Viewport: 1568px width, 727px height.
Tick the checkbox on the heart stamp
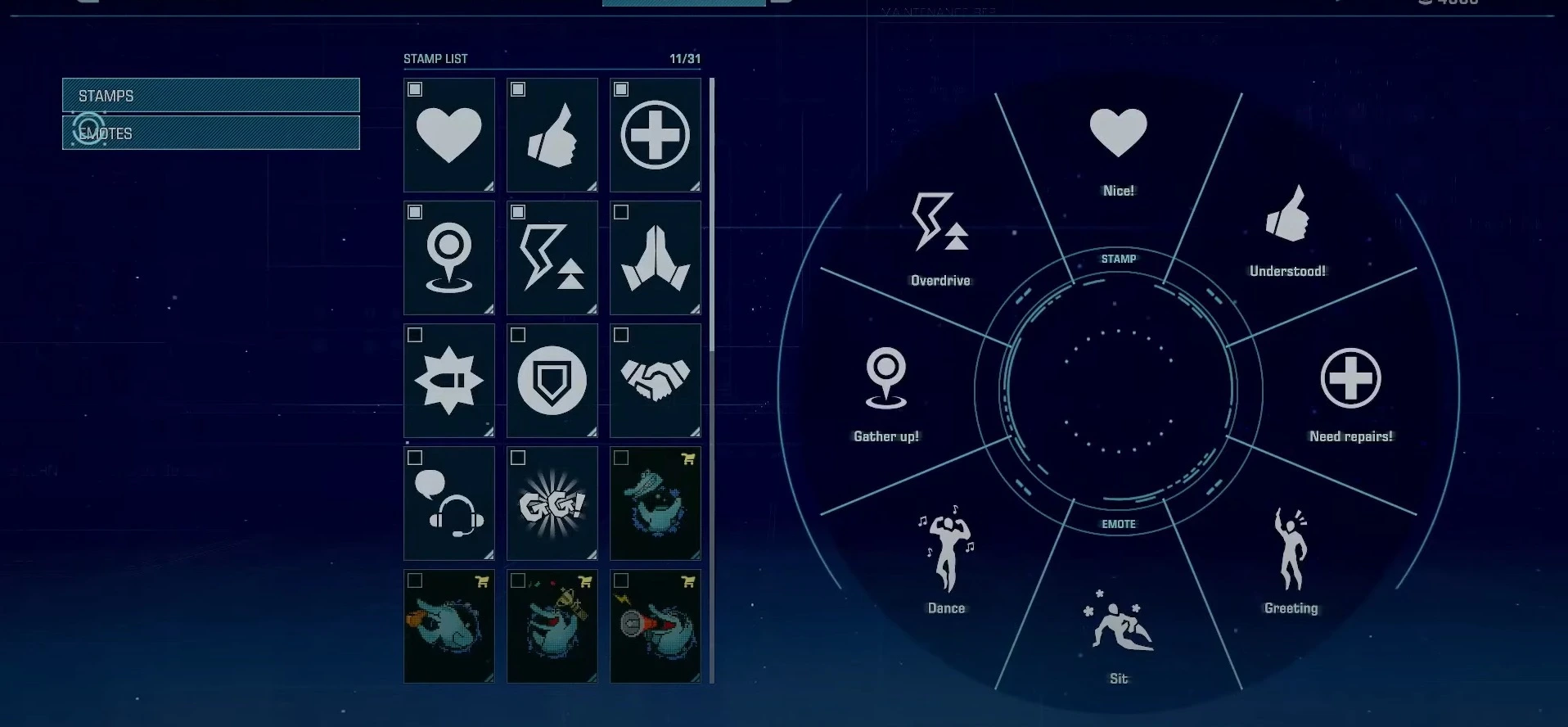(x=416, y=90)
